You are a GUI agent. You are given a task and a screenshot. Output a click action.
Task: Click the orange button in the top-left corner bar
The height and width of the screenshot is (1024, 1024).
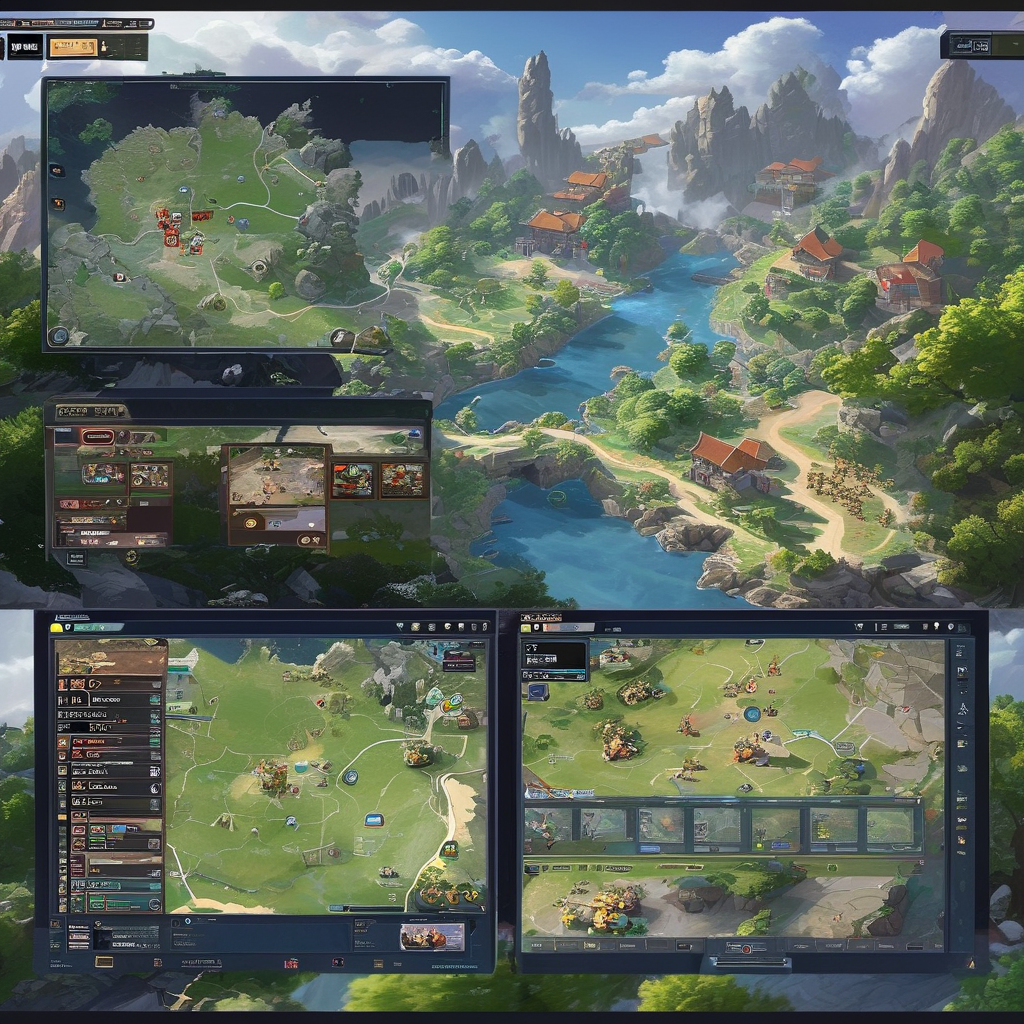coord(73,47)
